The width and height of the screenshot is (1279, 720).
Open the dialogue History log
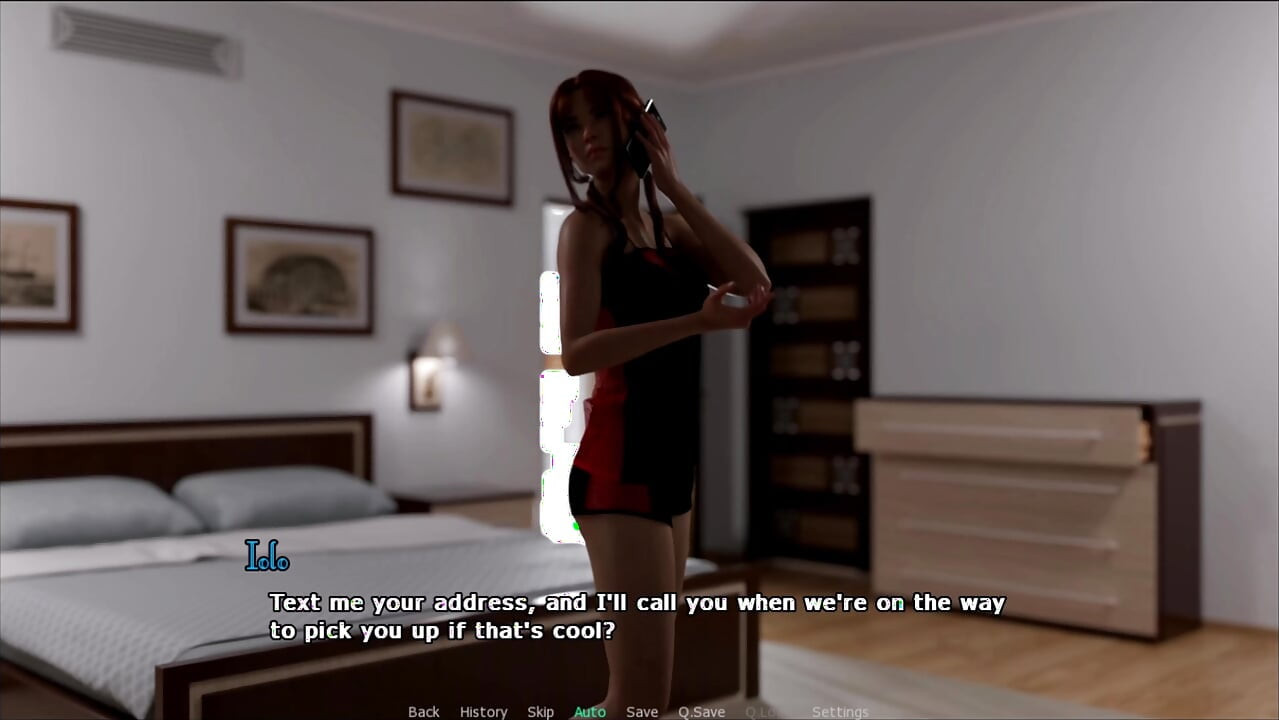click(483, 712)
